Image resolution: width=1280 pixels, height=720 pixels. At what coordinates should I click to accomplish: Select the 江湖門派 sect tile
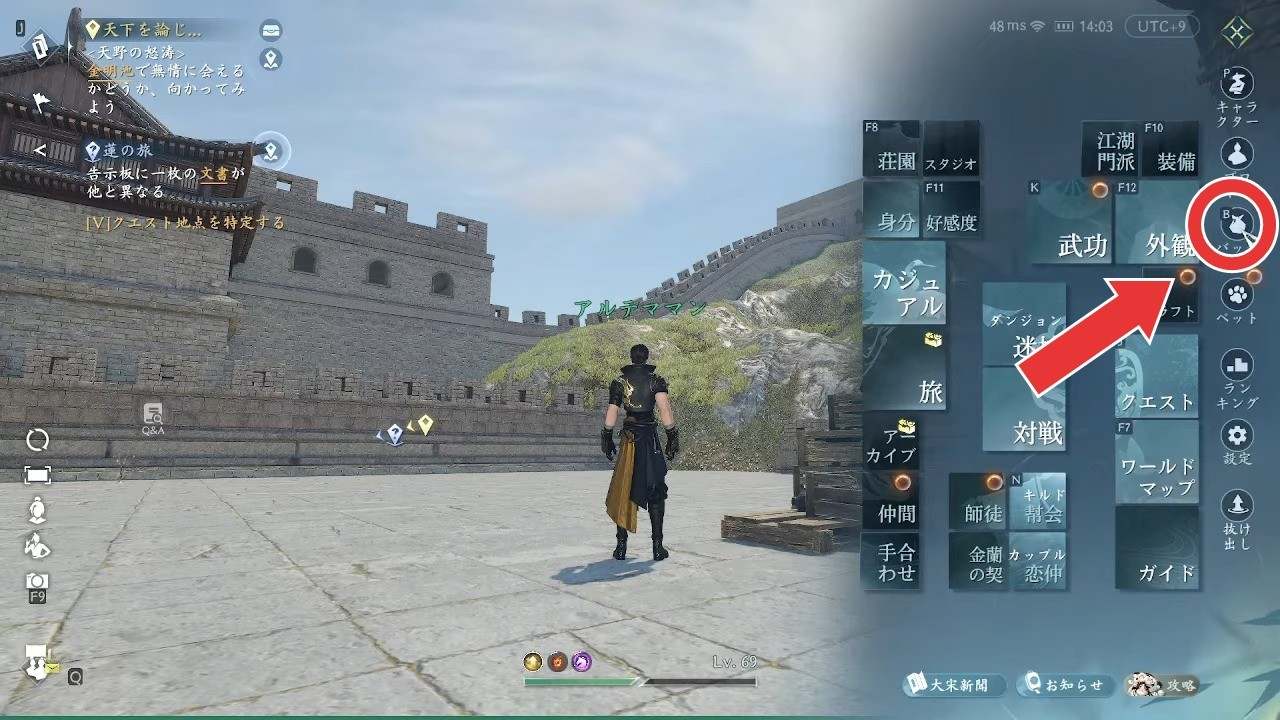pos(1110,150)
